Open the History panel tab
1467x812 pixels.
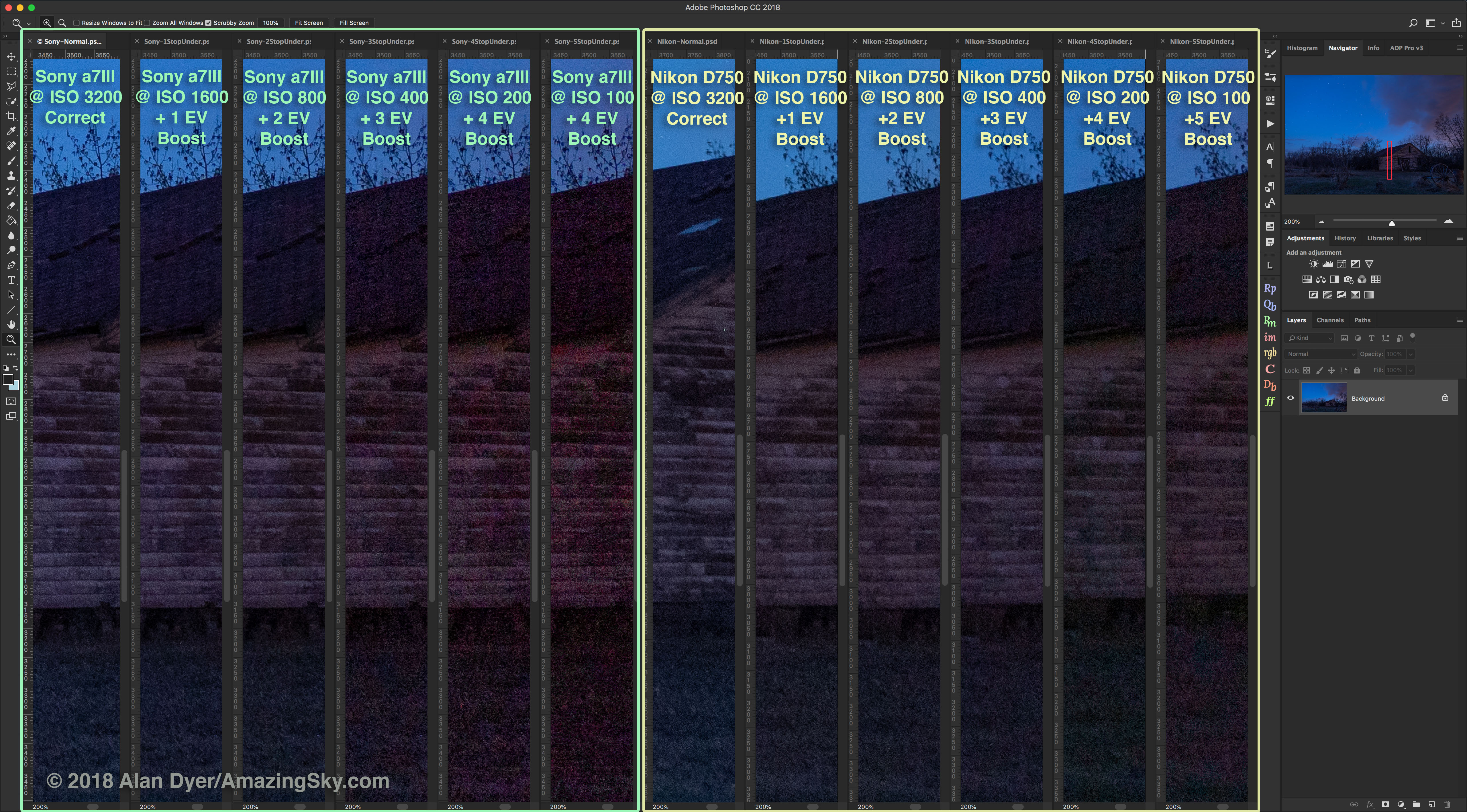(1345, 238)
